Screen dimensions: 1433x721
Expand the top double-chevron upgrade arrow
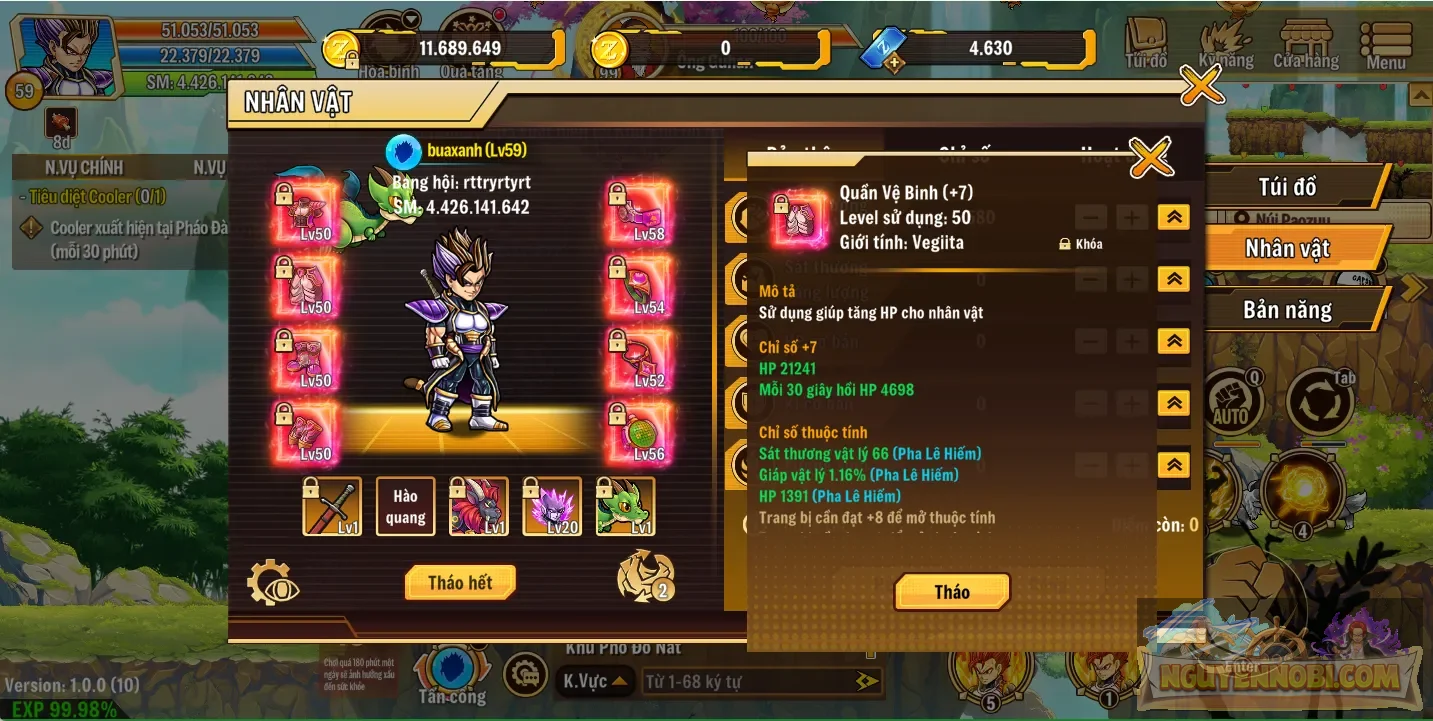pyautogui.click(x=1173, y=217)
